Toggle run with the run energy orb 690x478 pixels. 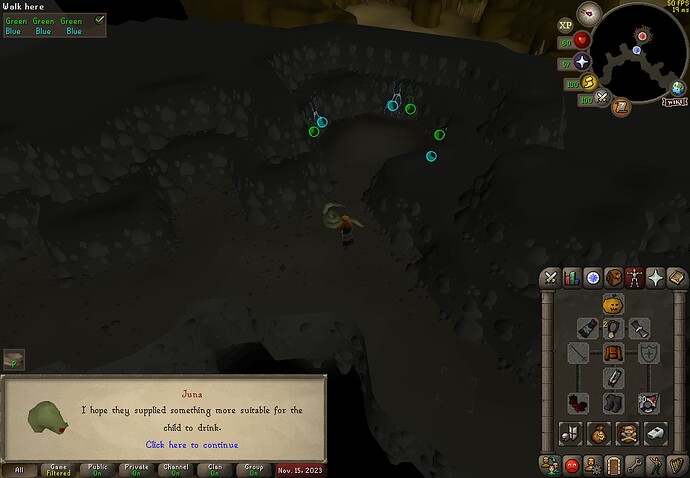coord(589,82)
